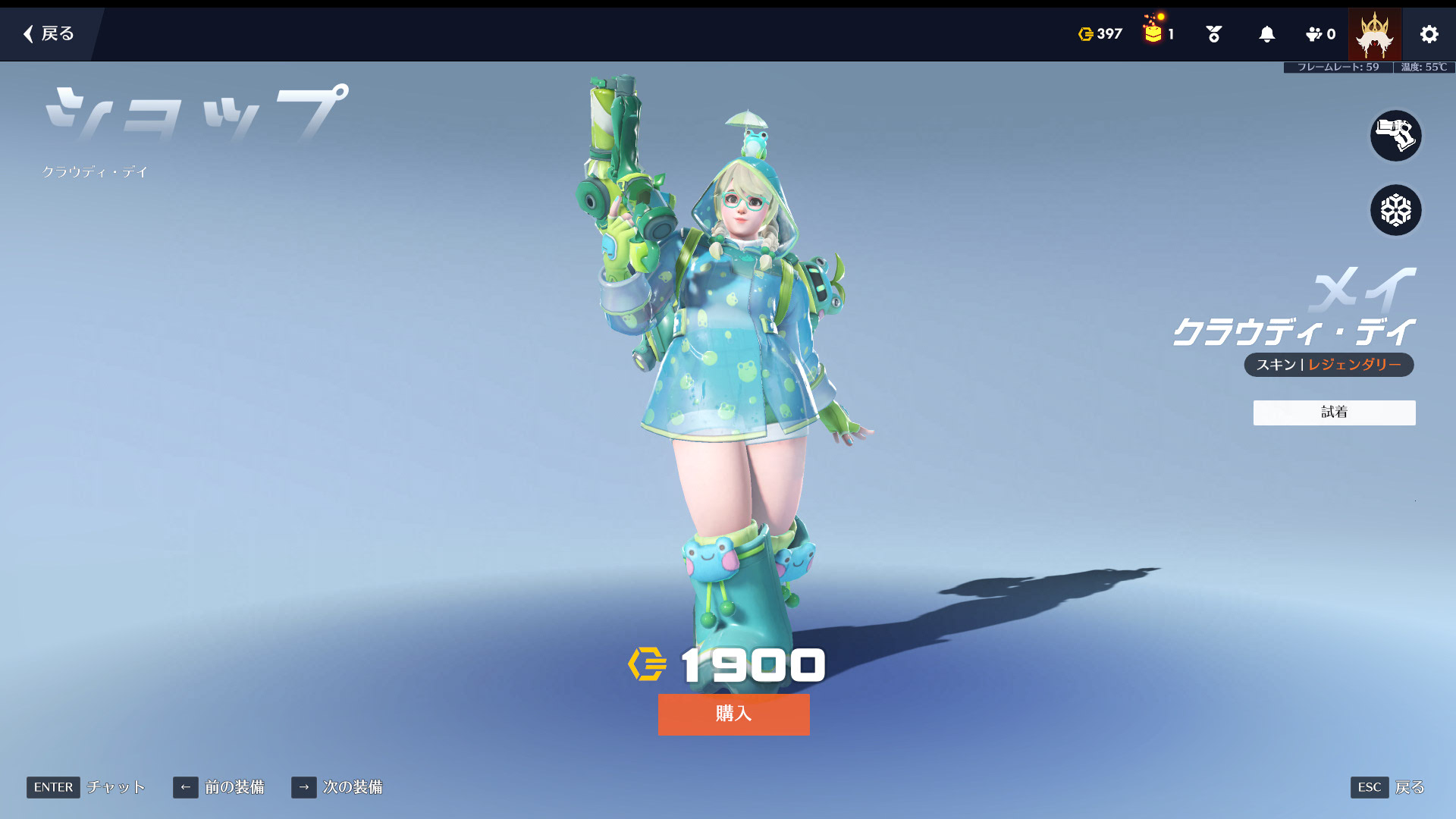Select the snowflake icon button
Screen dimensions: 1456x819
(x=1395, y=210)
